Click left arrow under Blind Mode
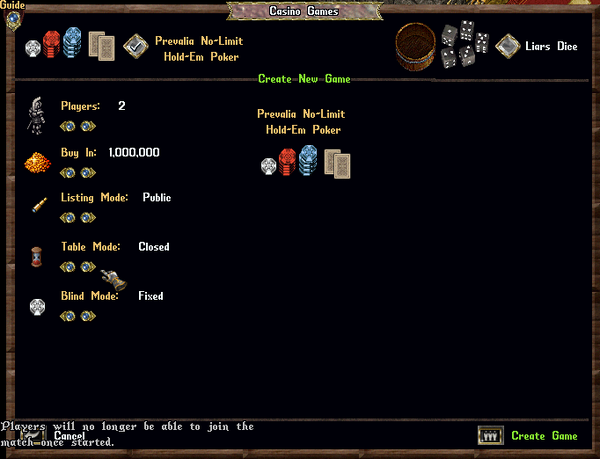The width and height of the screenshot is (600, 459). pos(68,316)
